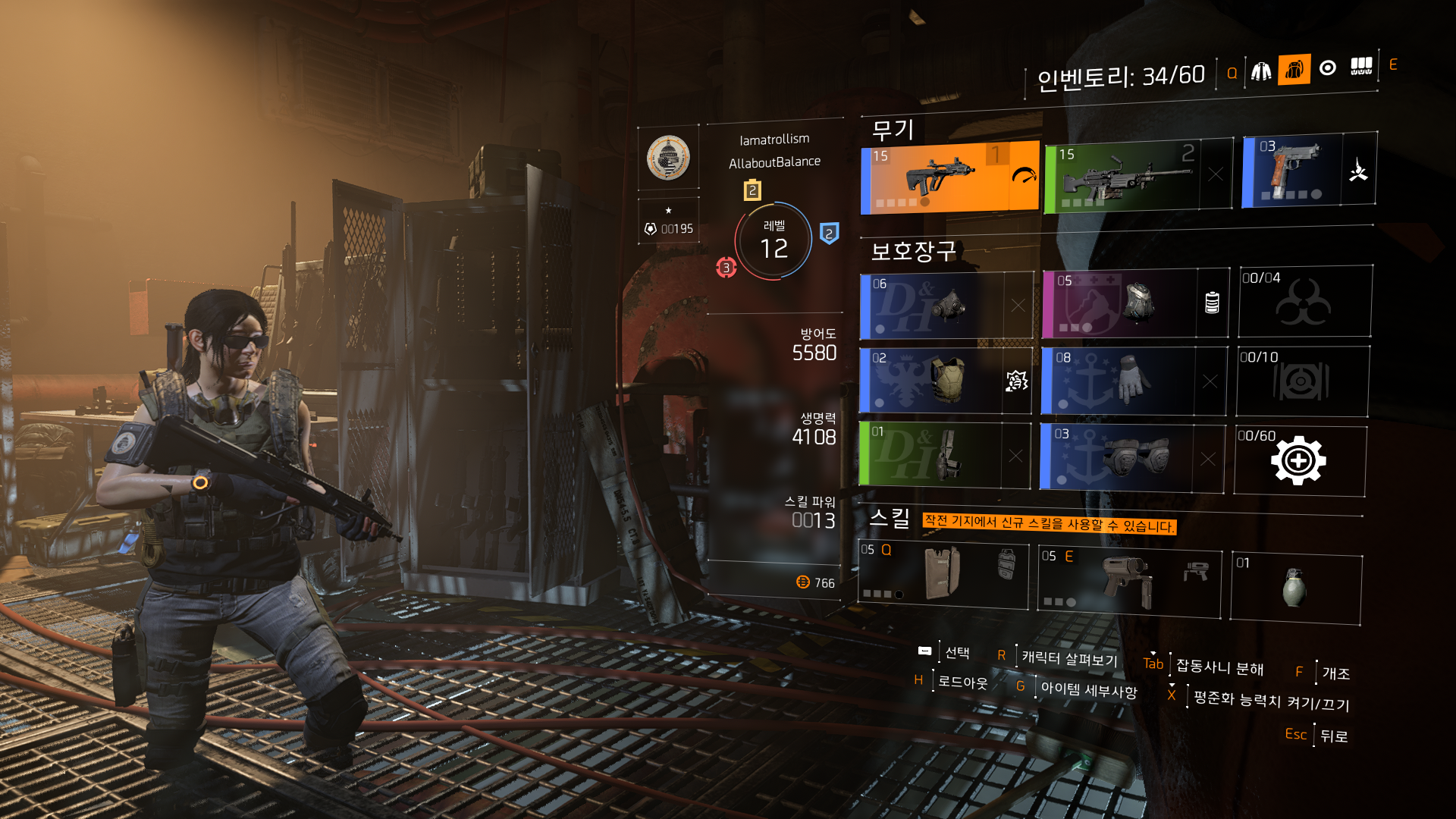
Task: Open the backpack gear slot
Action: 1119,304
